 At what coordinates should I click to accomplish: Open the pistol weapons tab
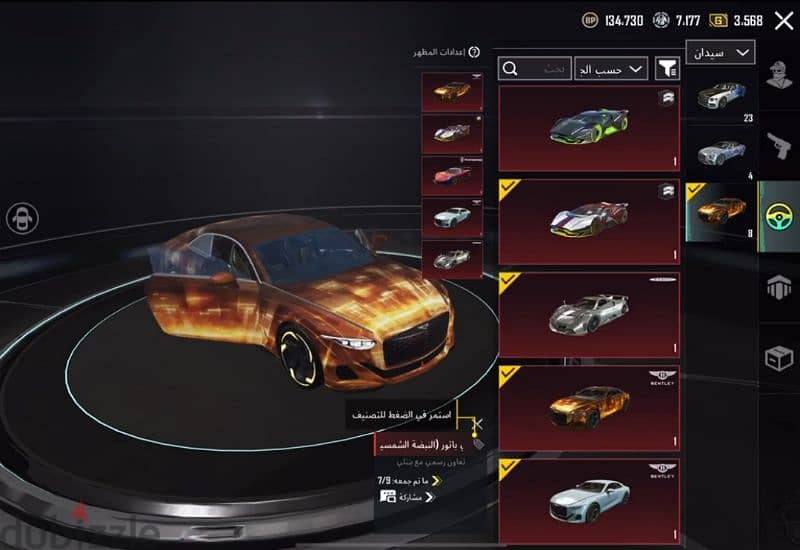(780, 146)
